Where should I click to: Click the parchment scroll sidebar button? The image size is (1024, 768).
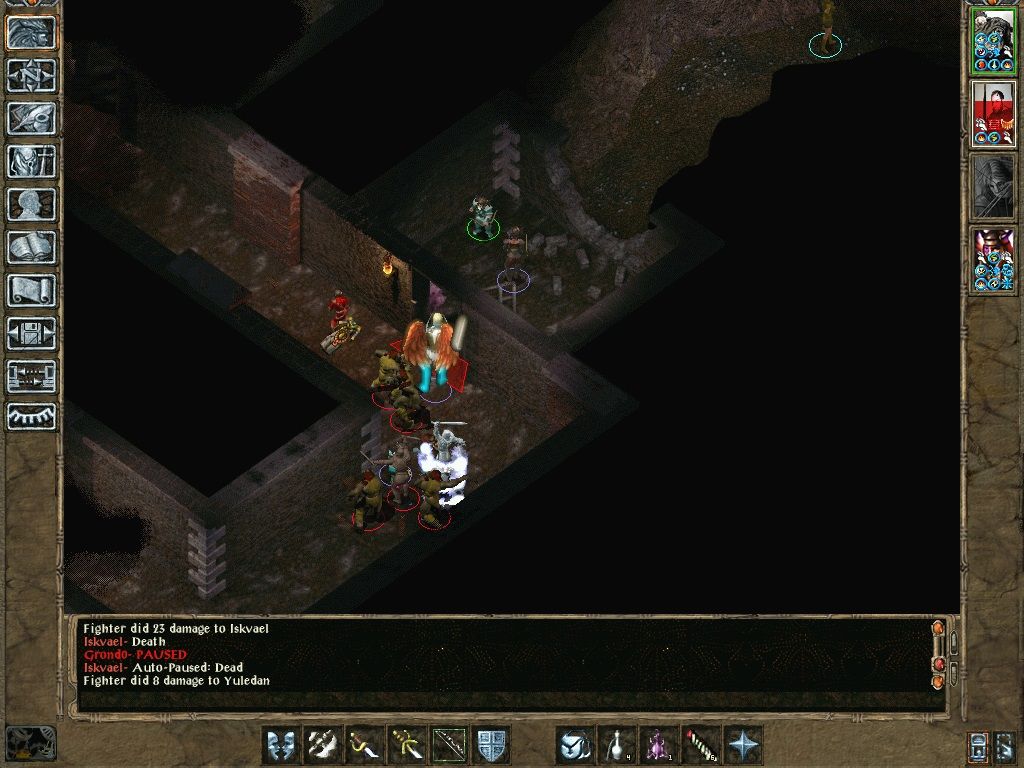[32, 290]
